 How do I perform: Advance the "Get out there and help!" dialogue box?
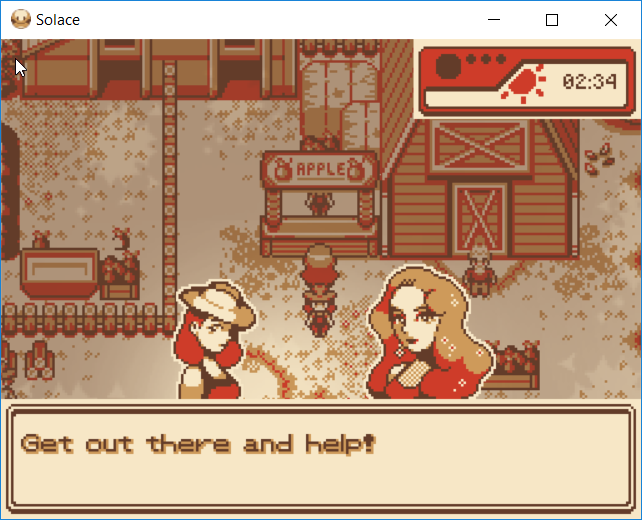pos(320,455)
